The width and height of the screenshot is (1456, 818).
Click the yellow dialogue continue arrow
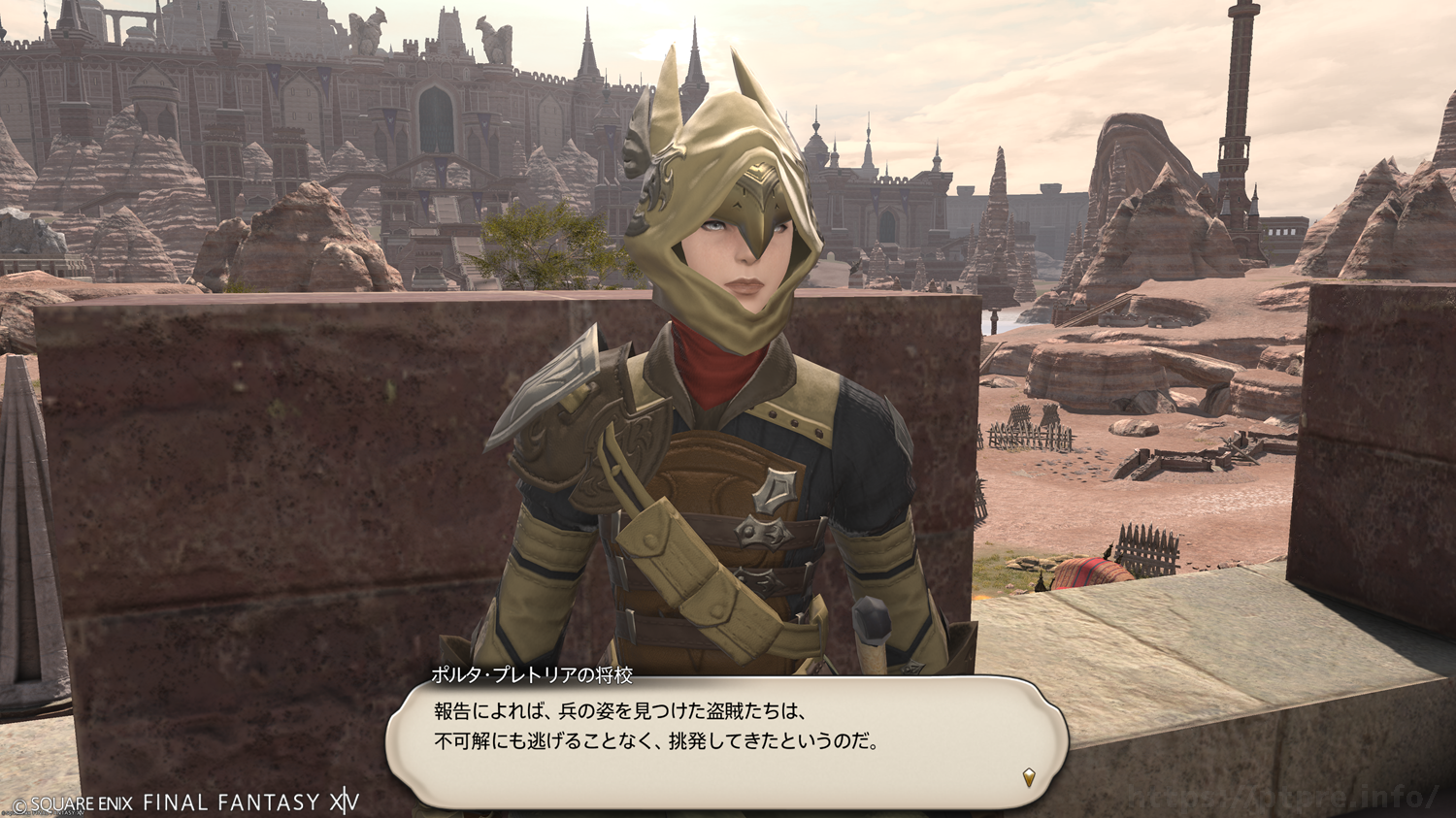1029,776
